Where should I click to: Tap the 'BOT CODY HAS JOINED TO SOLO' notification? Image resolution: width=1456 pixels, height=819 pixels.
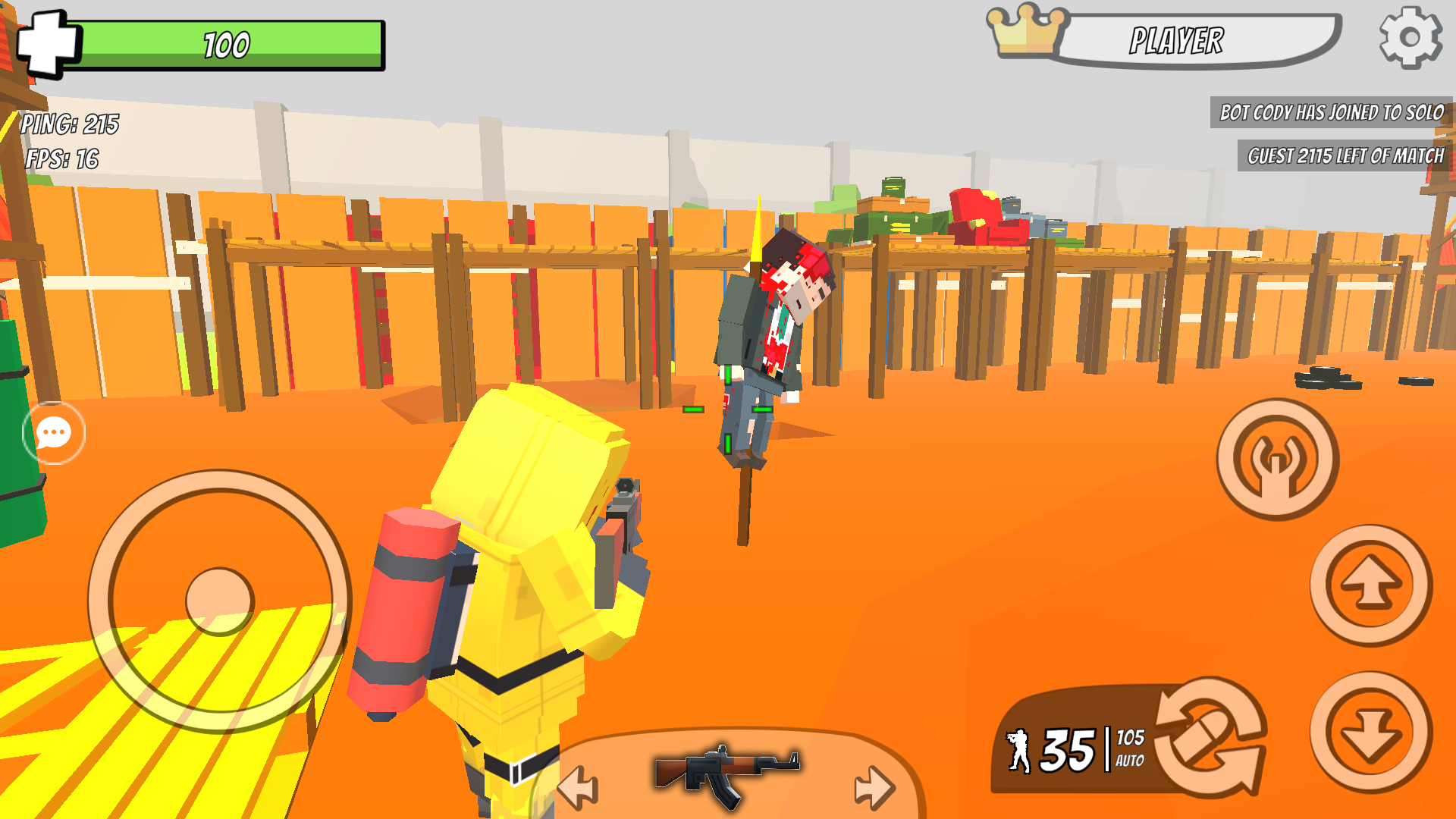point(1329,114)
